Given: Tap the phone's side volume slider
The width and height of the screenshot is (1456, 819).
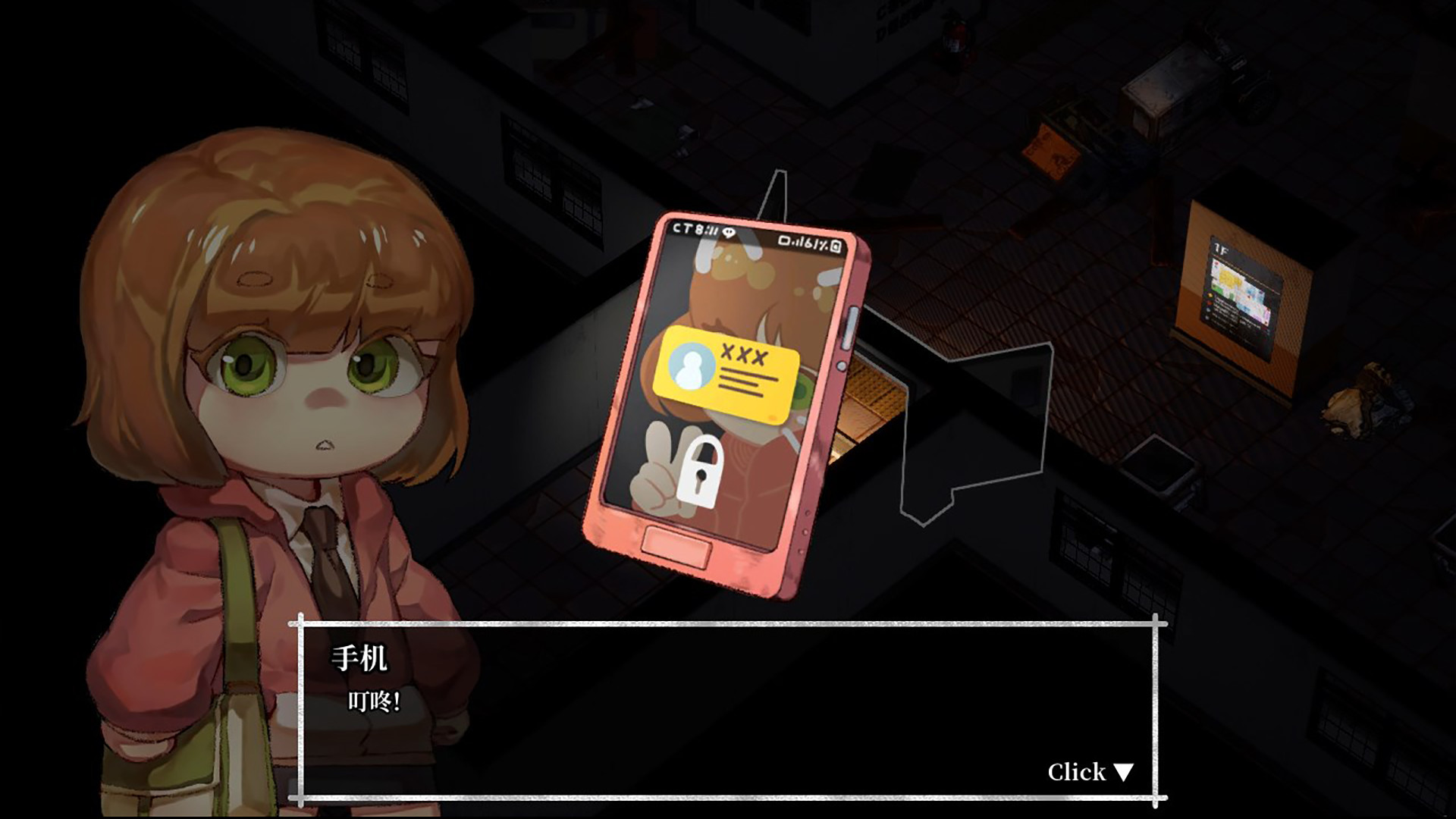Looking at the screenshot, I should pyautogui.click(x=852, y=328).
